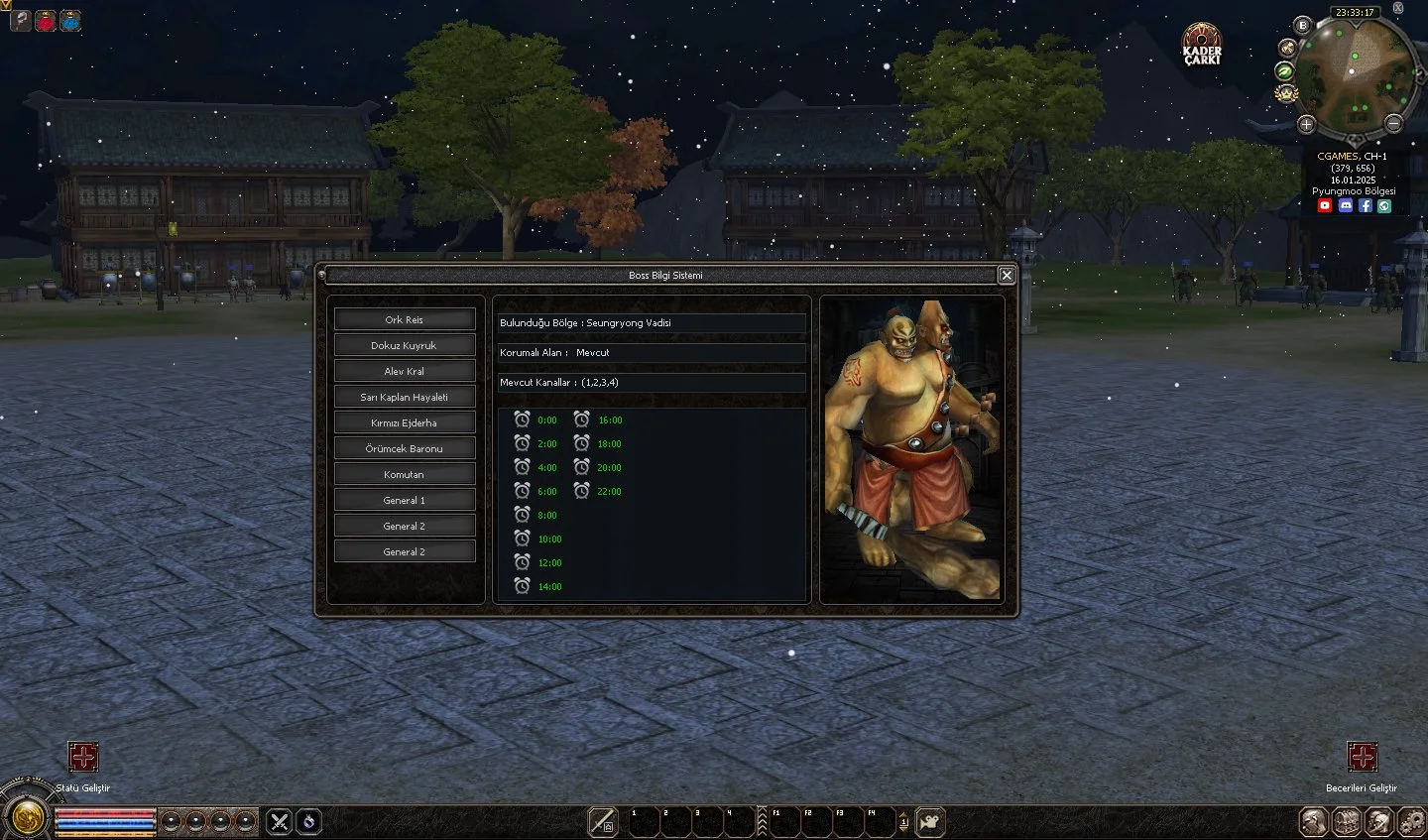Click the Statü Geliştir red plus button
Screen dimensions: 1428x840
pyautogui.click(x=83, y=759)
